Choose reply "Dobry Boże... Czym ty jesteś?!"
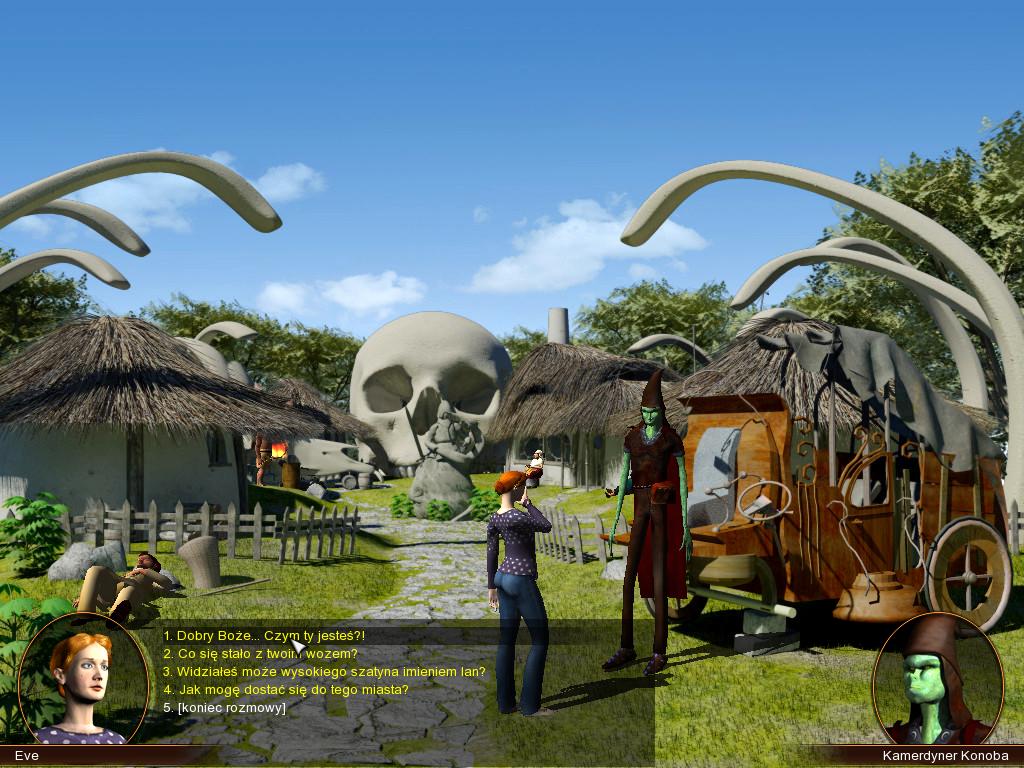Image resolution: width=1024 pixels, height=768 pixels. point(265,635)
